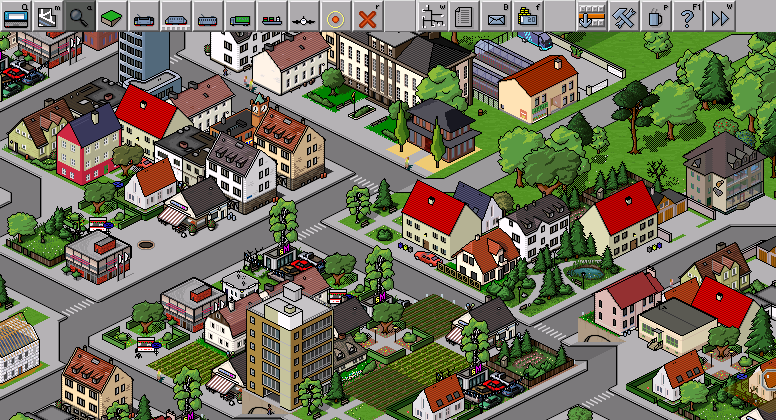Open the tram construction tools

click(x=208, y=16)
